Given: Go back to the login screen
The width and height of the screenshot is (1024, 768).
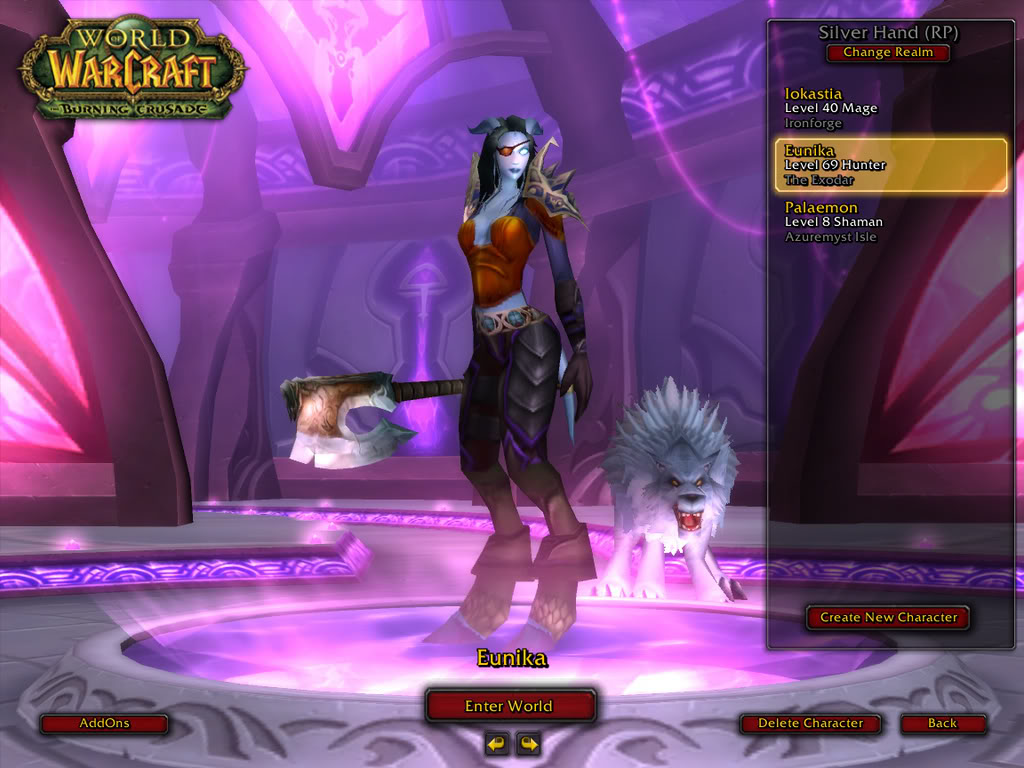Looking at the screenshot, I should pos(942,723).
